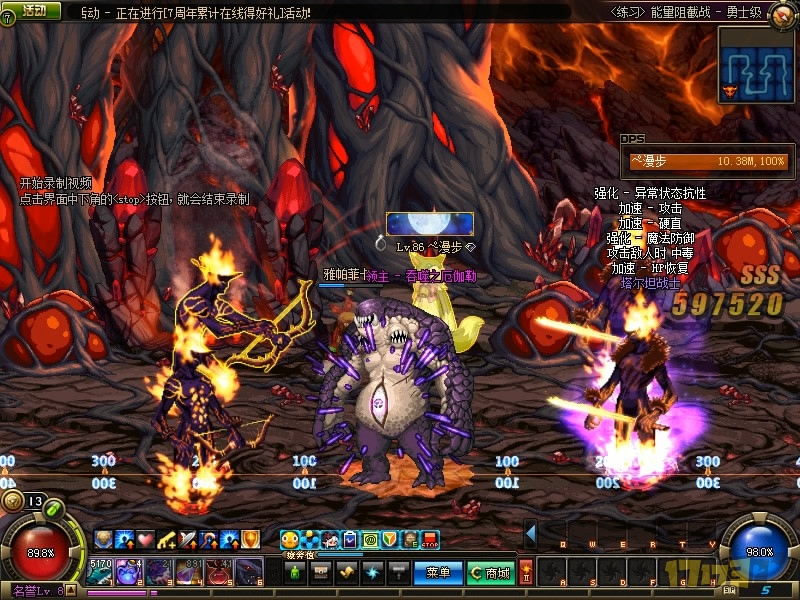Viewport: 800px width, 600px height.
Task: Stop recording with the red STOP icon
Action: click(430, 540)
